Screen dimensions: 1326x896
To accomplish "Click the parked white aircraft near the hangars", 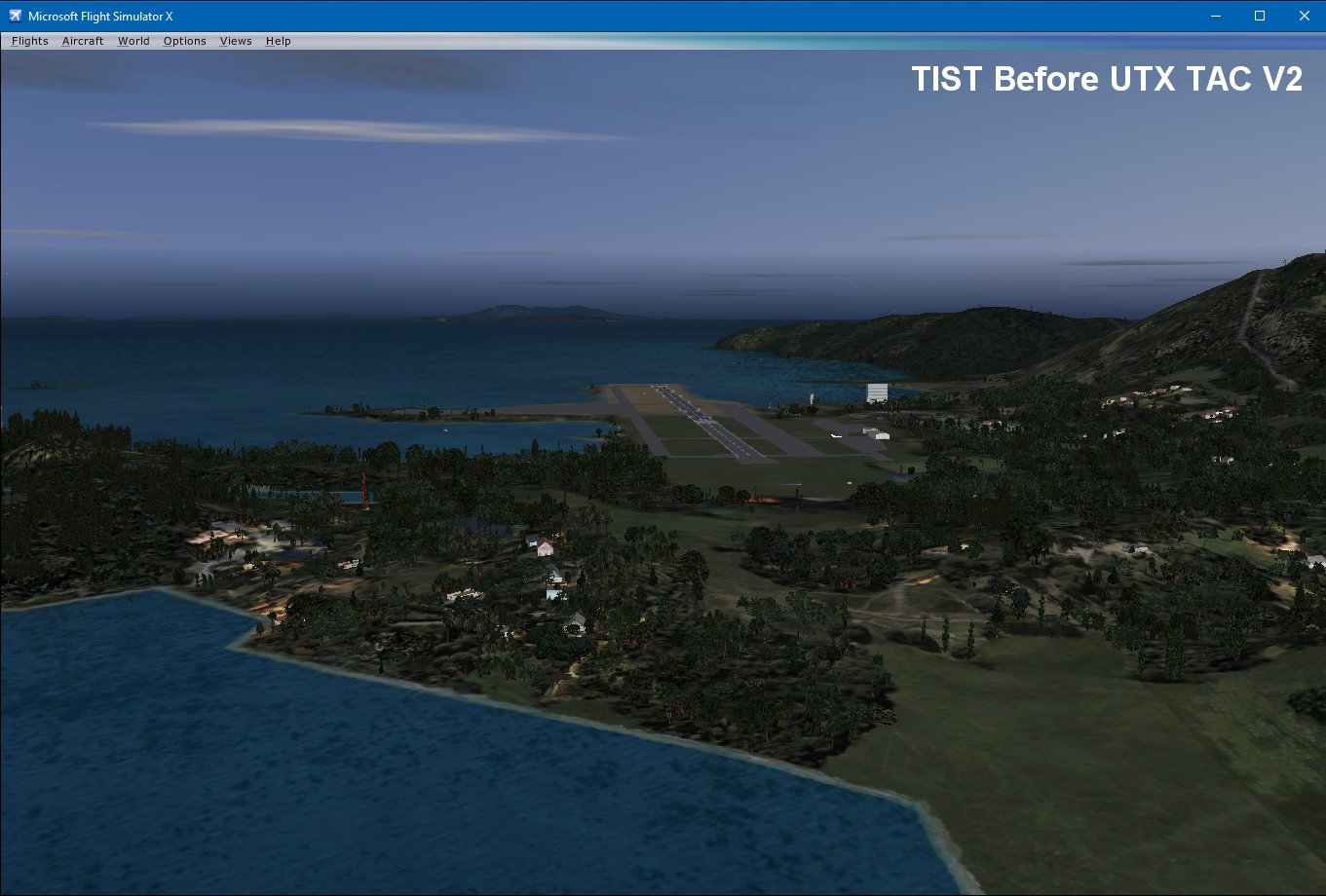I will point(835,435).
